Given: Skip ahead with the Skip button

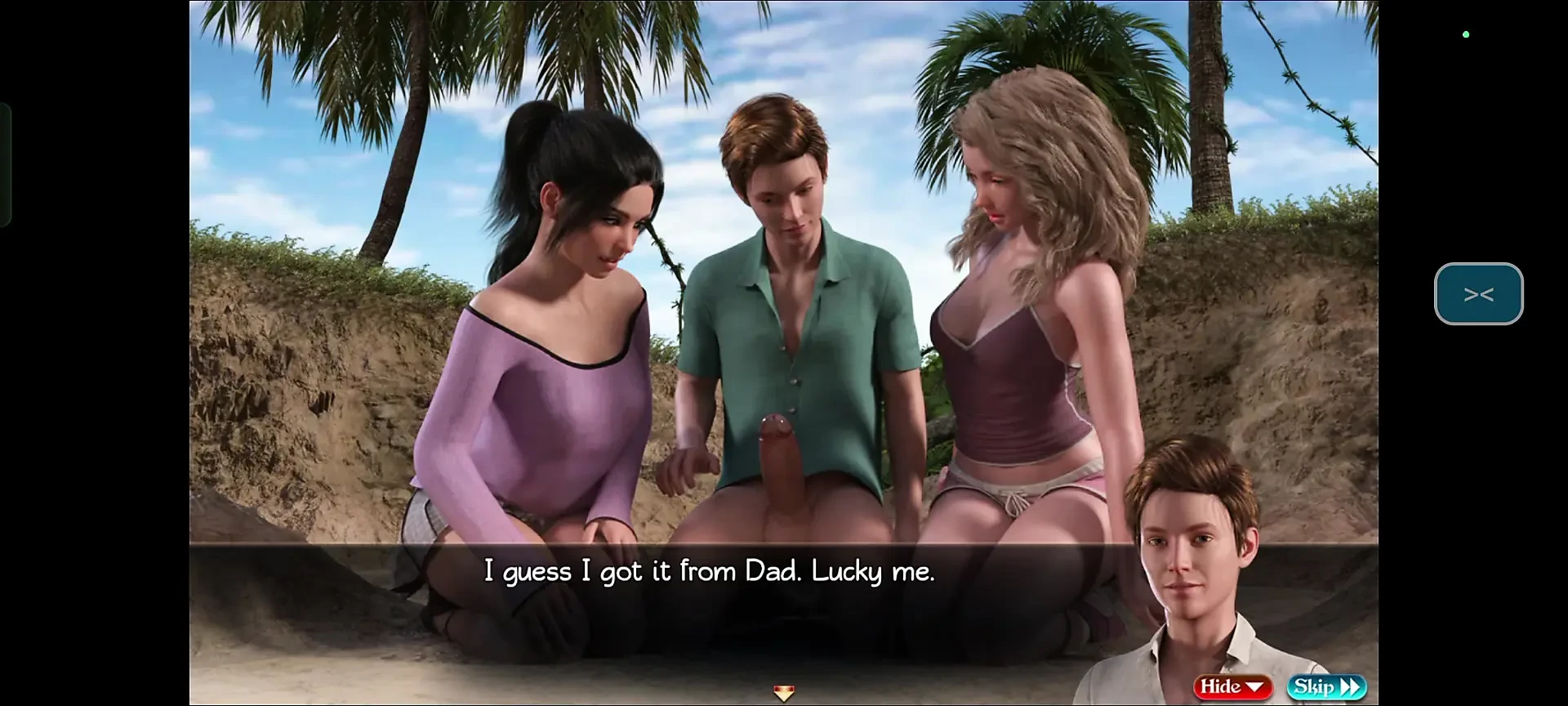Looking at the screenshot, I should pyautogui.click(x=1326, y=687).
